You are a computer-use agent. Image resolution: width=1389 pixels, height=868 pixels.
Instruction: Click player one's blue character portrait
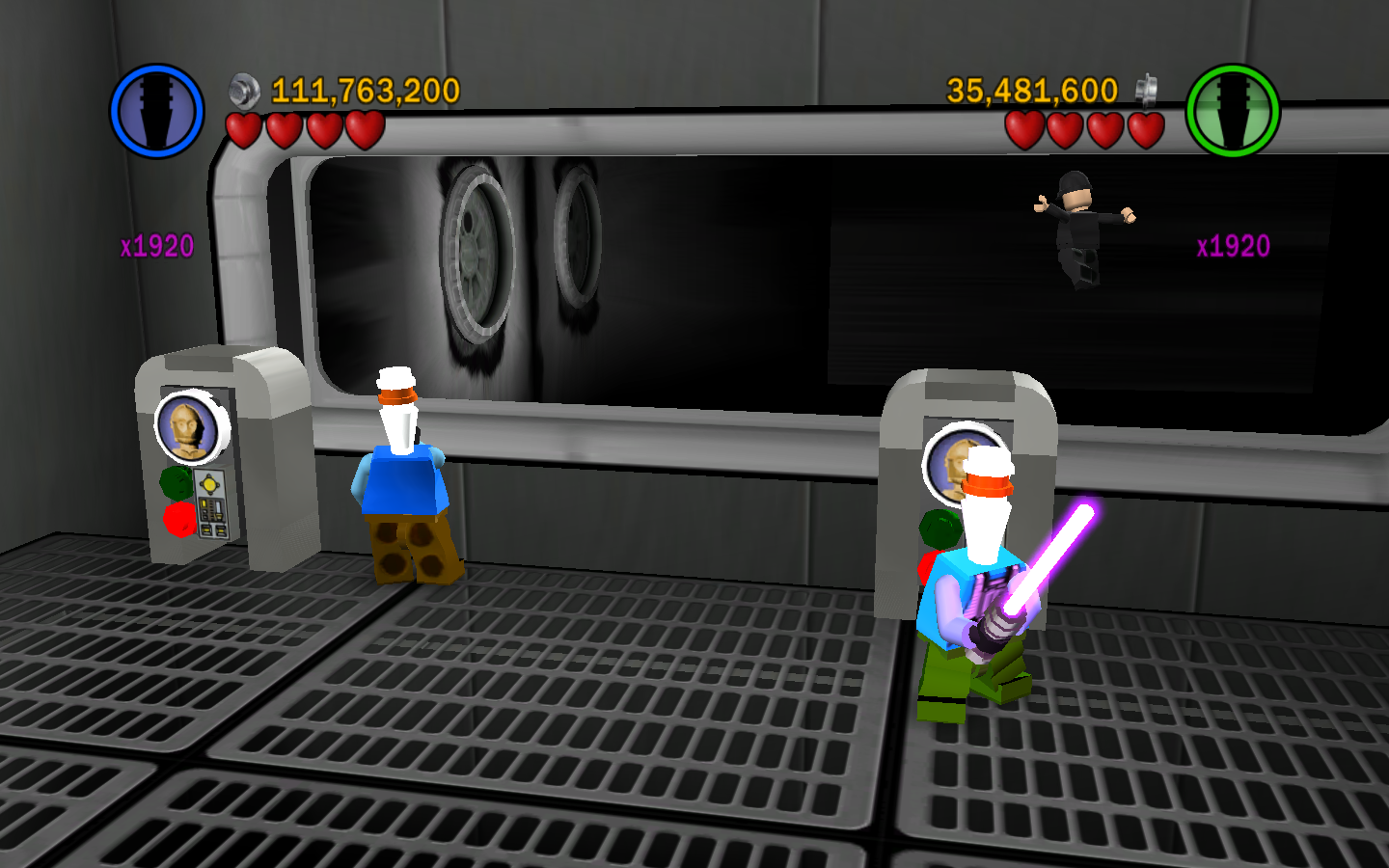click(156, 111)
